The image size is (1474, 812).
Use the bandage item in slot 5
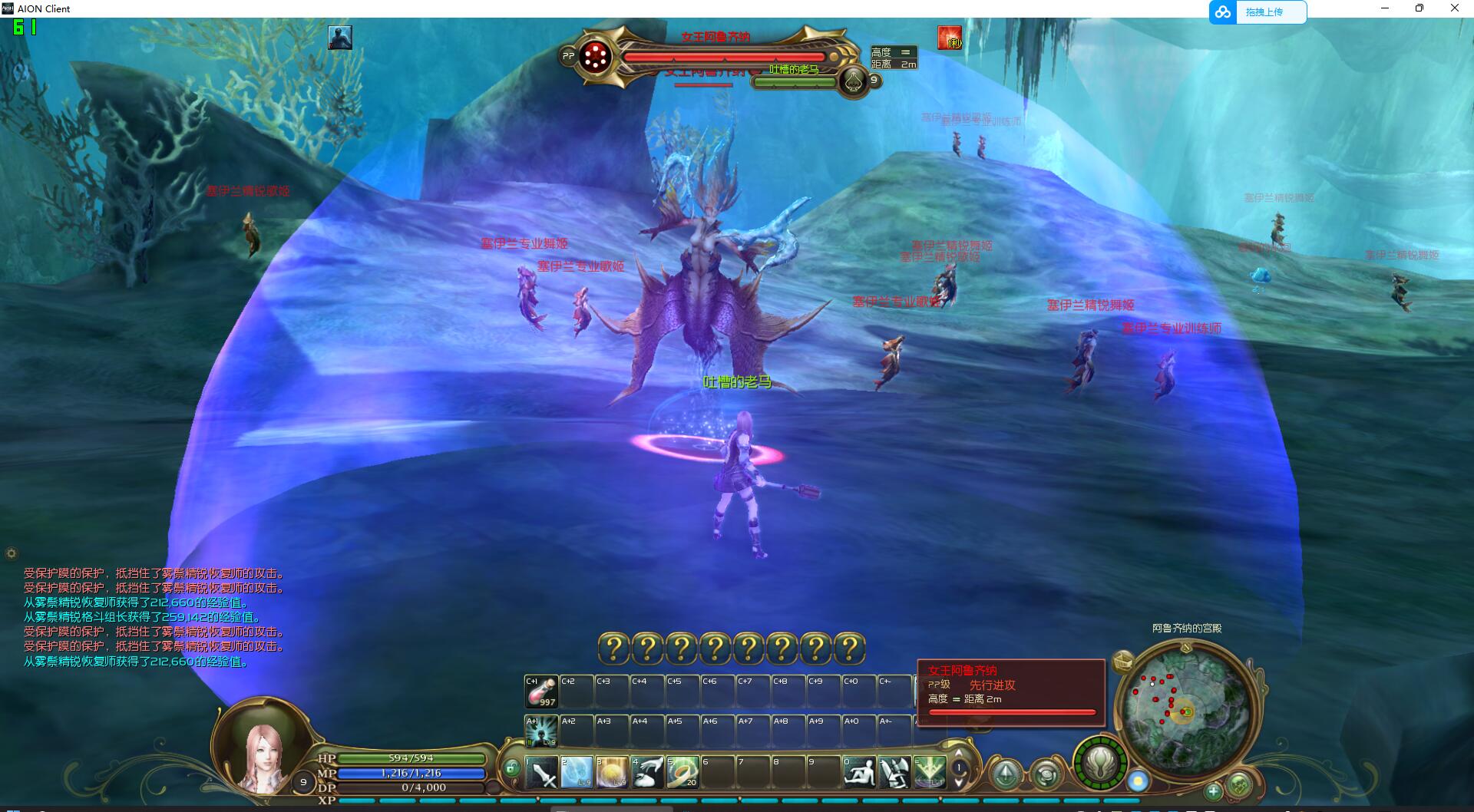pyautogui.click(x=682, y=772)
